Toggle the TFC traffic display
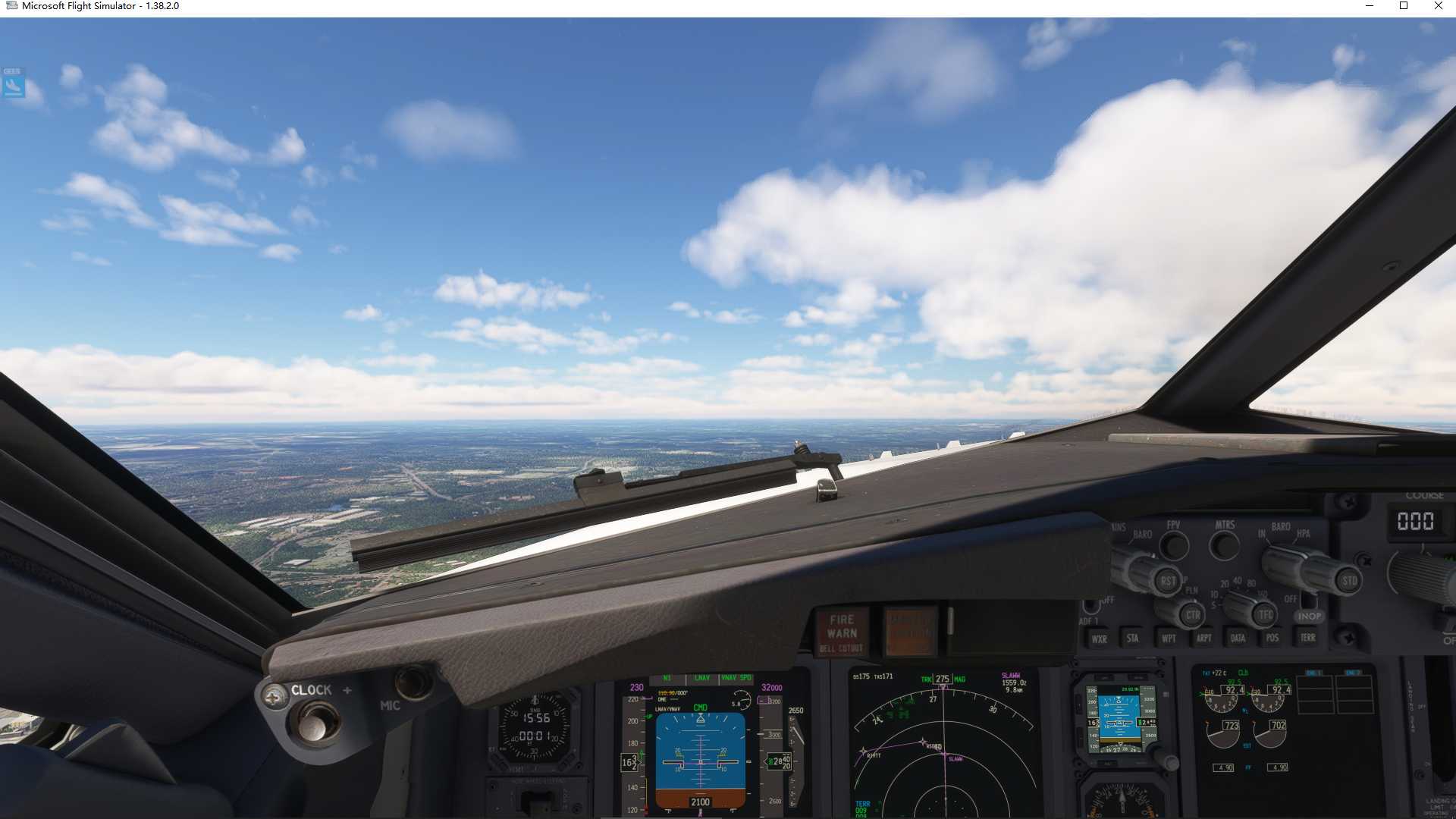This screenshot has height=819, width=1456. coord(1264,614)
